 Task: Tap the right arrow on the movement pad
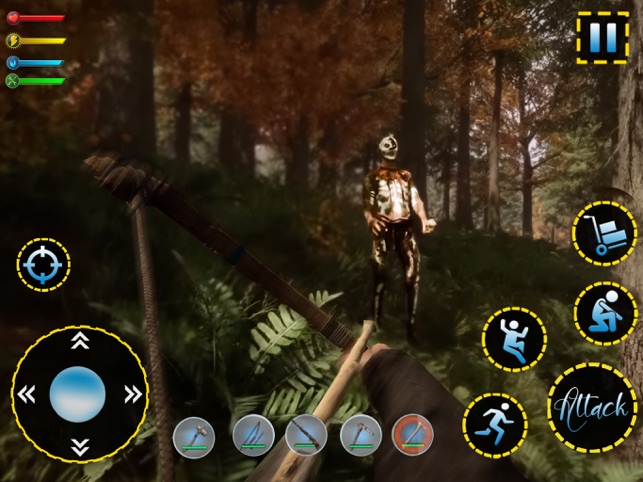point(131,393)
